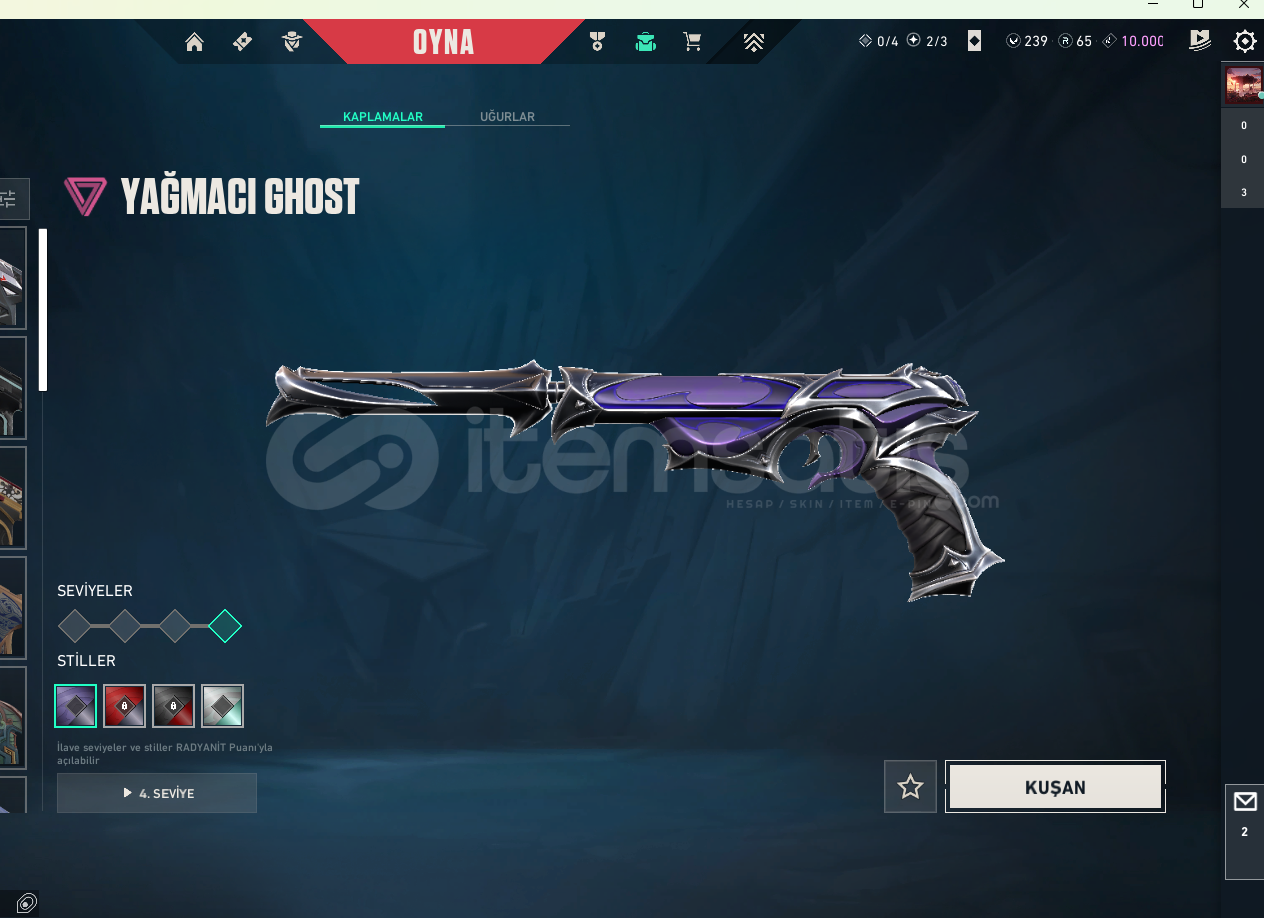Choose the white and teal style variant

[222, 706]
